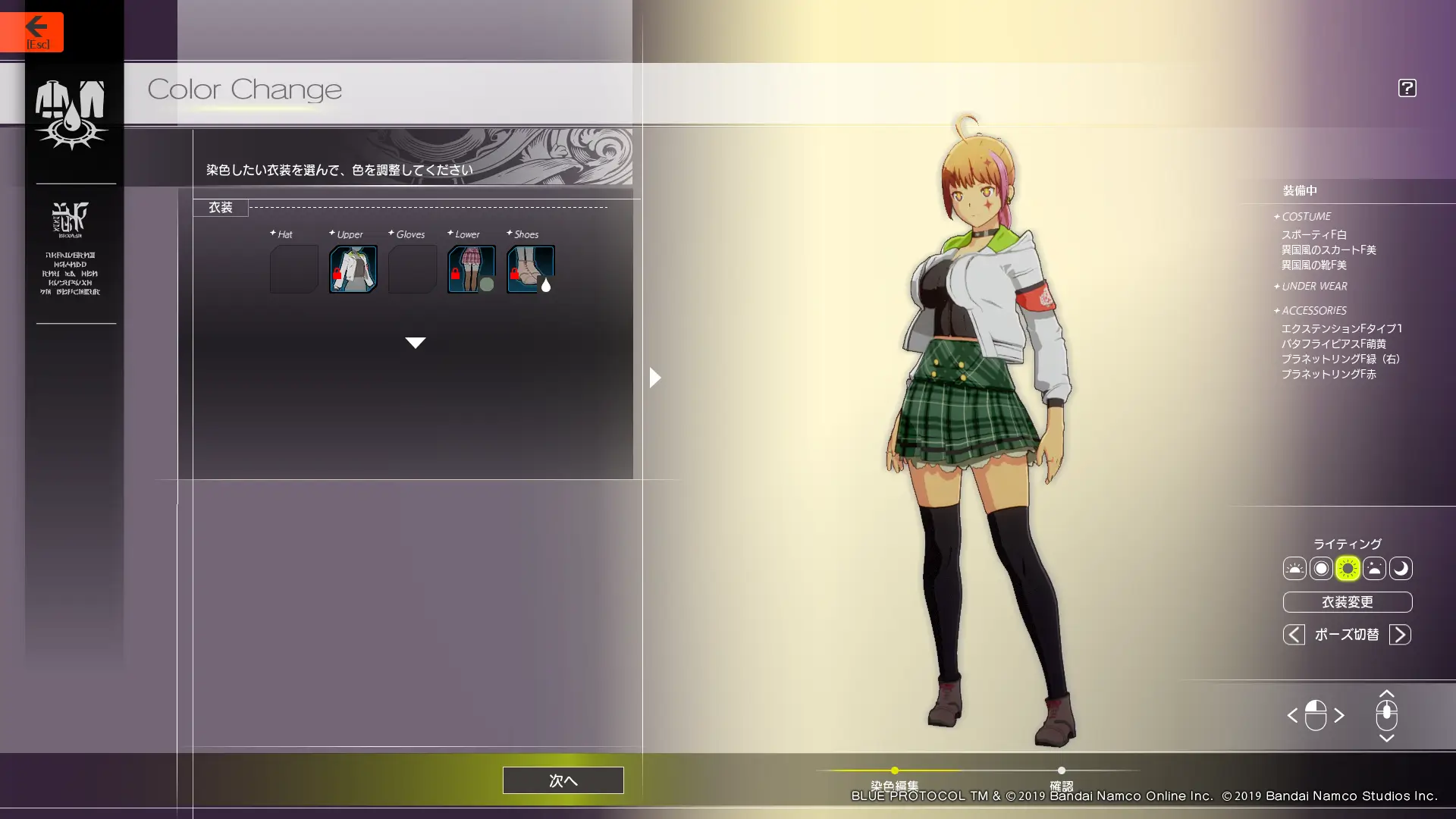Switch lighting to crescent moon night
Screen dimensions: 1456x819
[x=1401, y=569]
